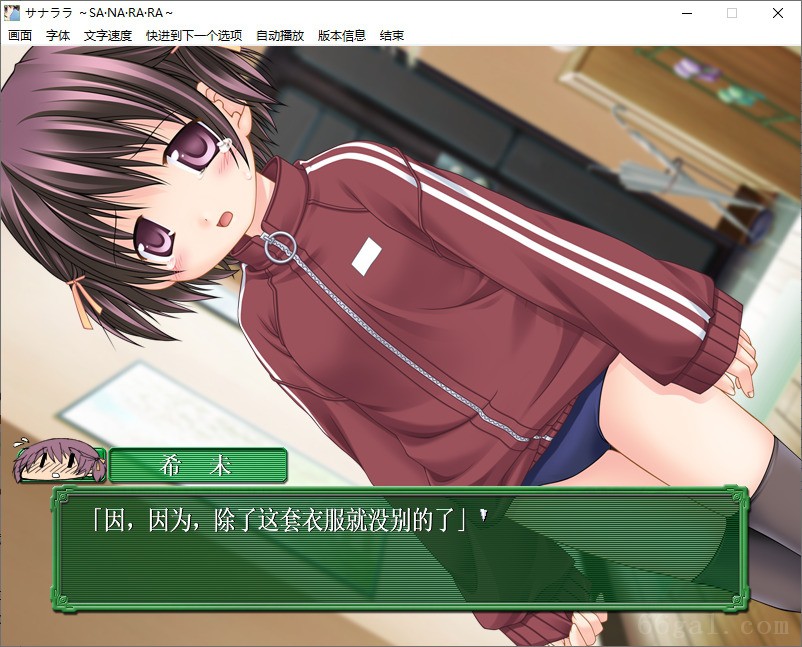The height and width of the screenshot is (647, 802).
Task: Minimize the game window
Action: tap(686, 13)
